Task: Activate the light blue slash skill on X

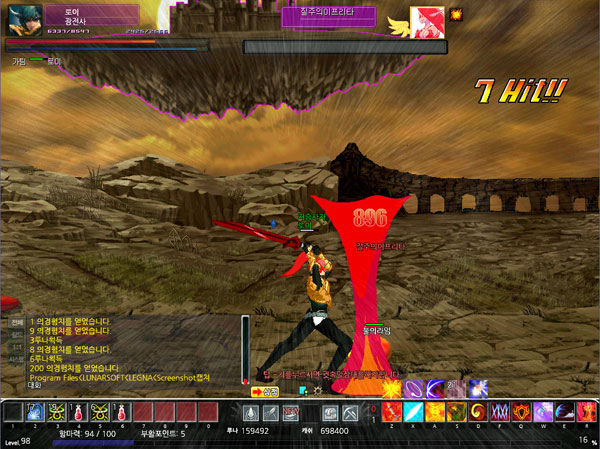Action: point(413,412)
